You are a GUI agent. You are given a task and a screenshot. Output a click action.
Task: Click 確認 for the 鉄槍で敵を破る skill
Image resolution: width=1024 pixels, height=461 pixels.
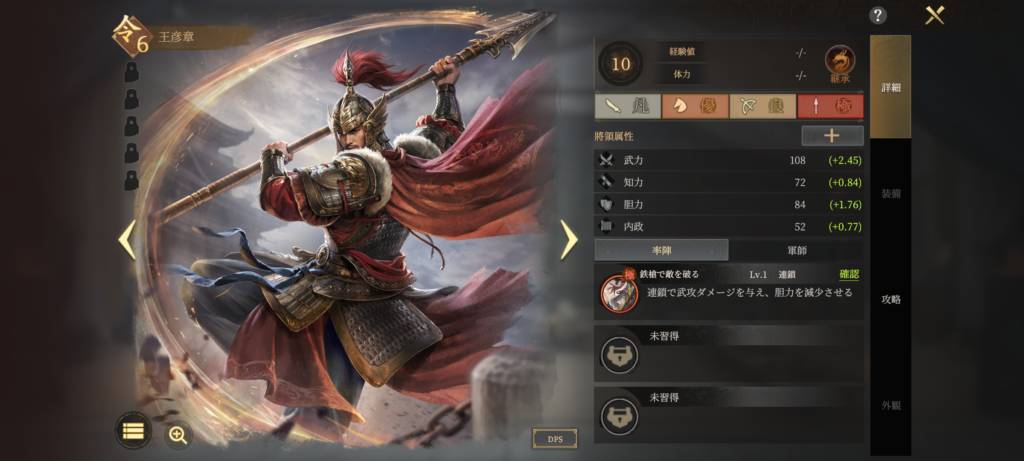tap(848, 274)
